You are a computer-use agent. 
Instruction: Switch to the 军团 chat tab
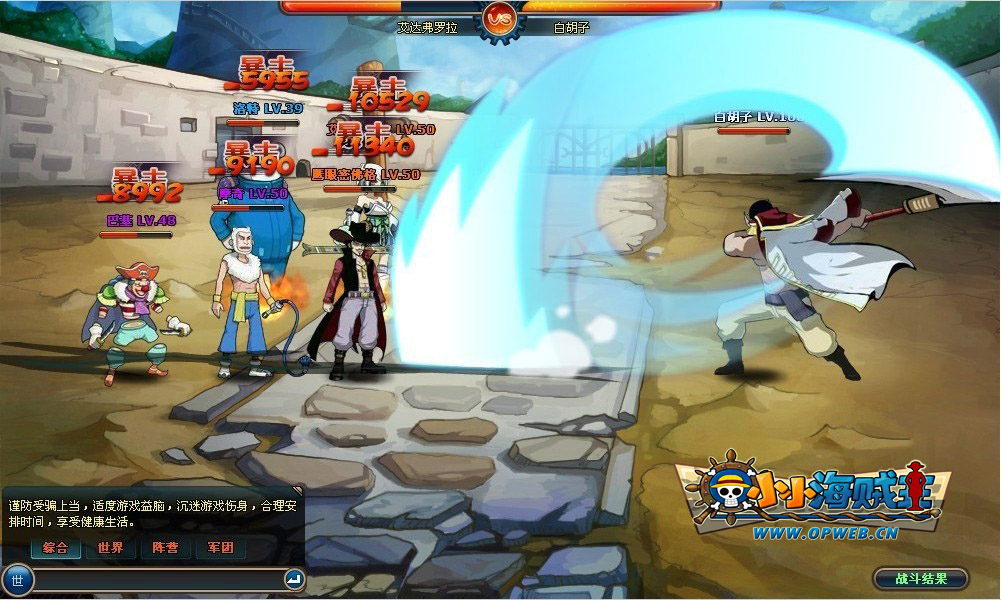point(220,548)
